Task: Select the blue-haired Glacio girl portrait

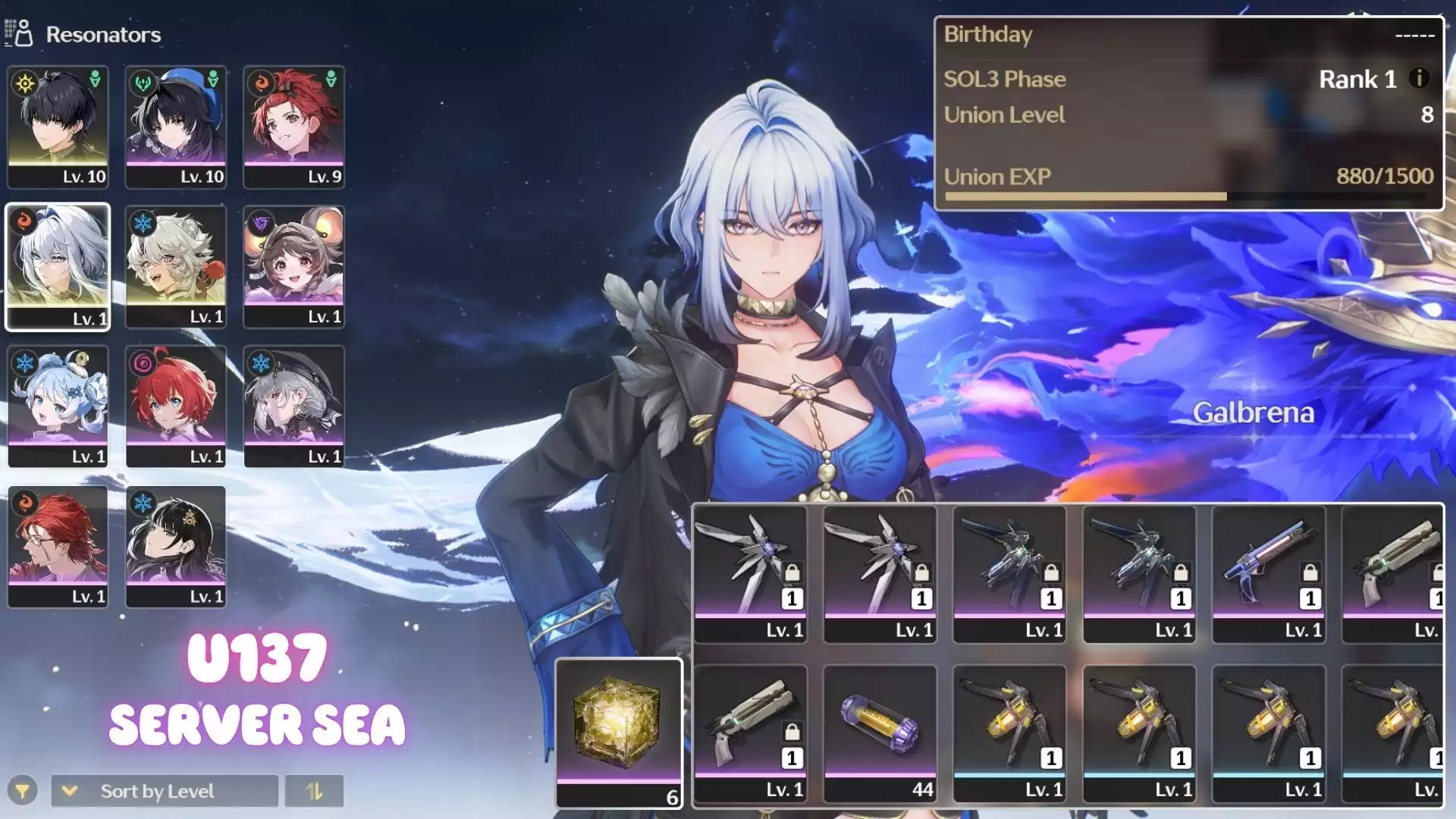Action: (58, 406)
